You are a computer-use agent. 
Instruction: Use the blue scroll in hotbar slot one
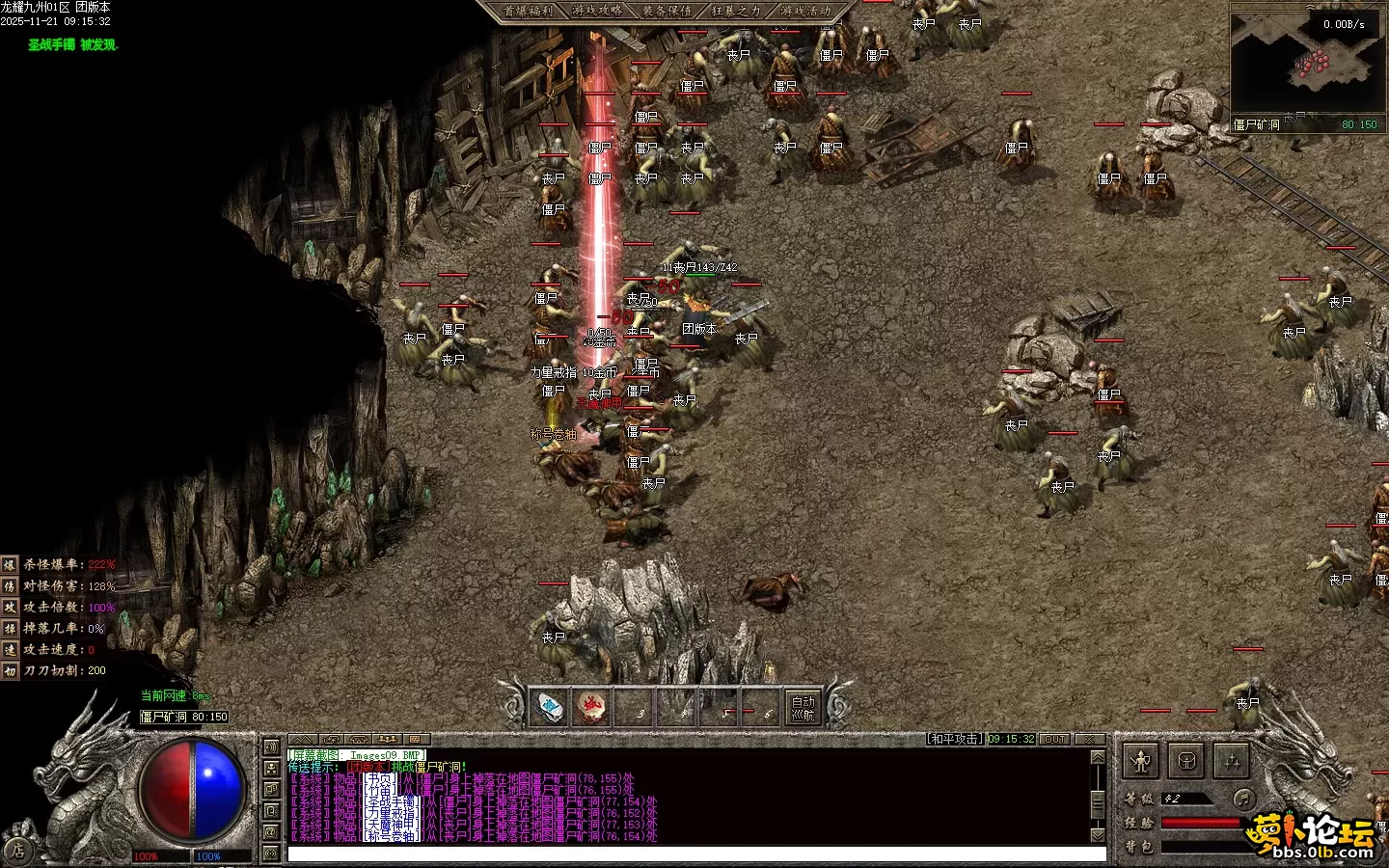(551, 708)
